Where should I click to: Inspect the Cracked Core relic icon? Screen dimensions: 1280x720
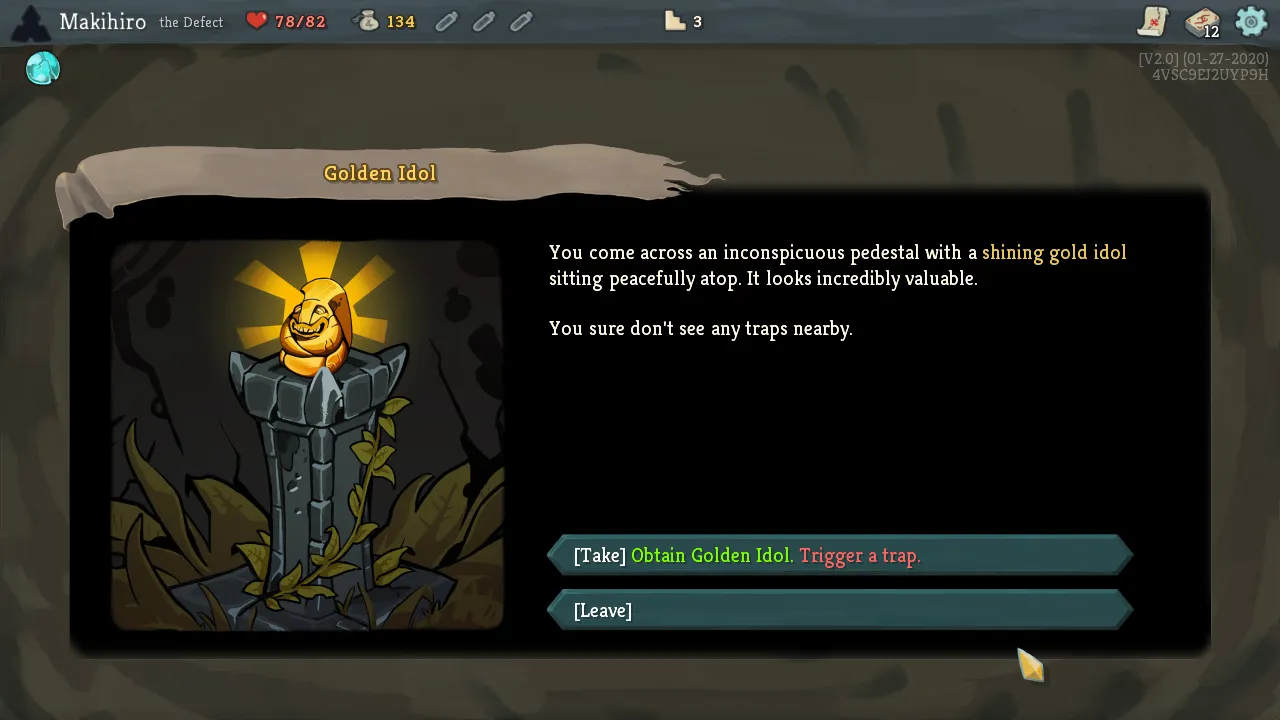point(43,68)
